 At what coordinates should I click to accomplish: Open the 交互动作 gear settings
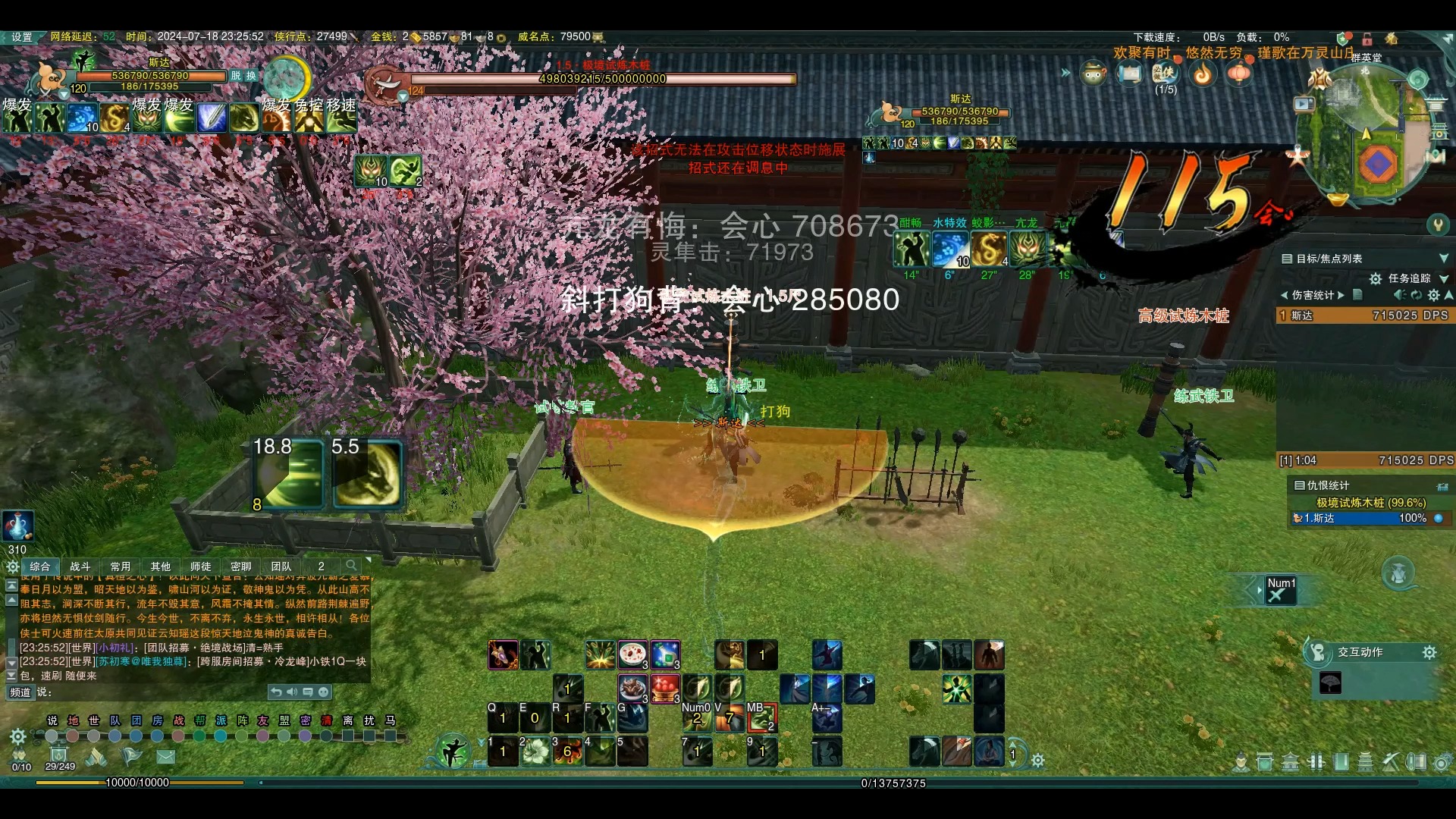[x=1429, y=653]
